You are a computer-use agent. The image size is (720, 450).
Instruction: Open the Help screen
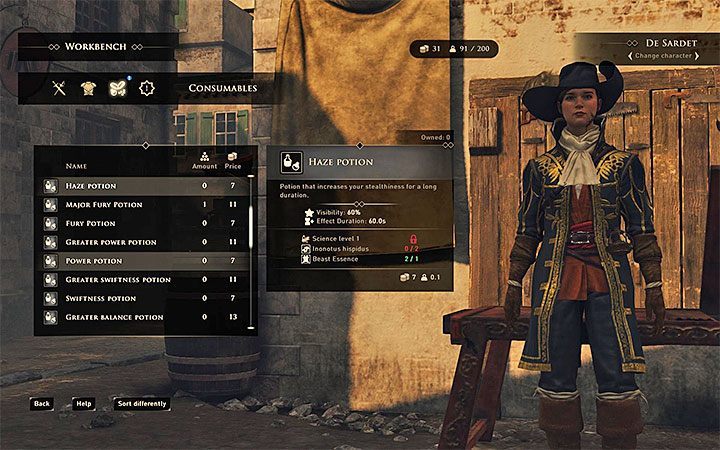coord(83,404)
